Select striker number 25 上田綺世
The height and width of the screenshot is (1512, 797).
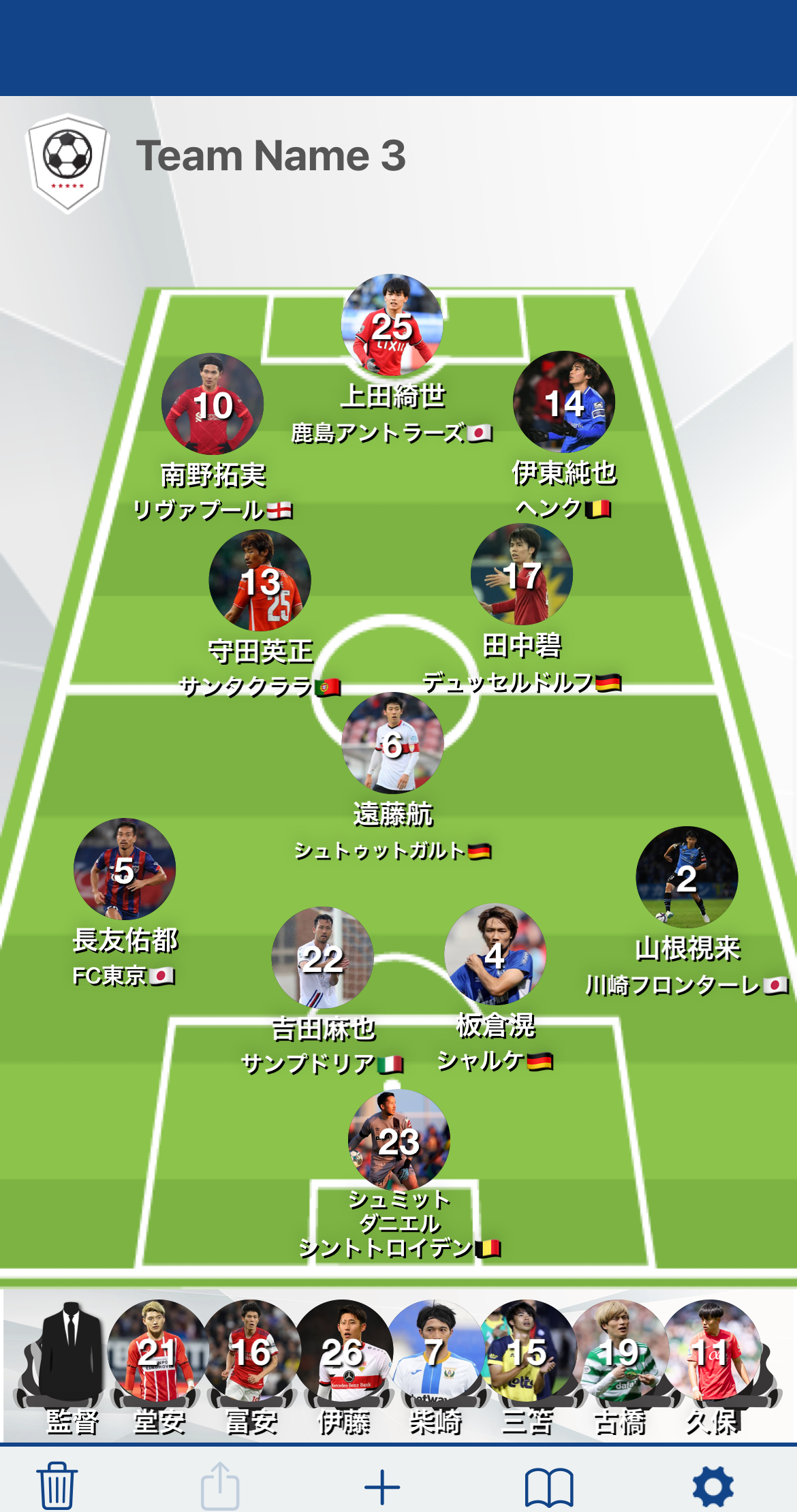click(392, 326)
